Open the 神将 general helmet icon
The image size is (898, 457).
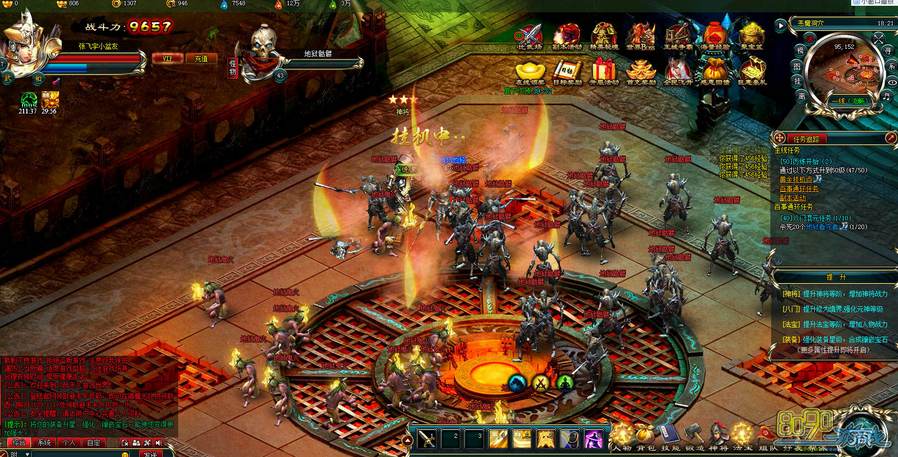717,434
